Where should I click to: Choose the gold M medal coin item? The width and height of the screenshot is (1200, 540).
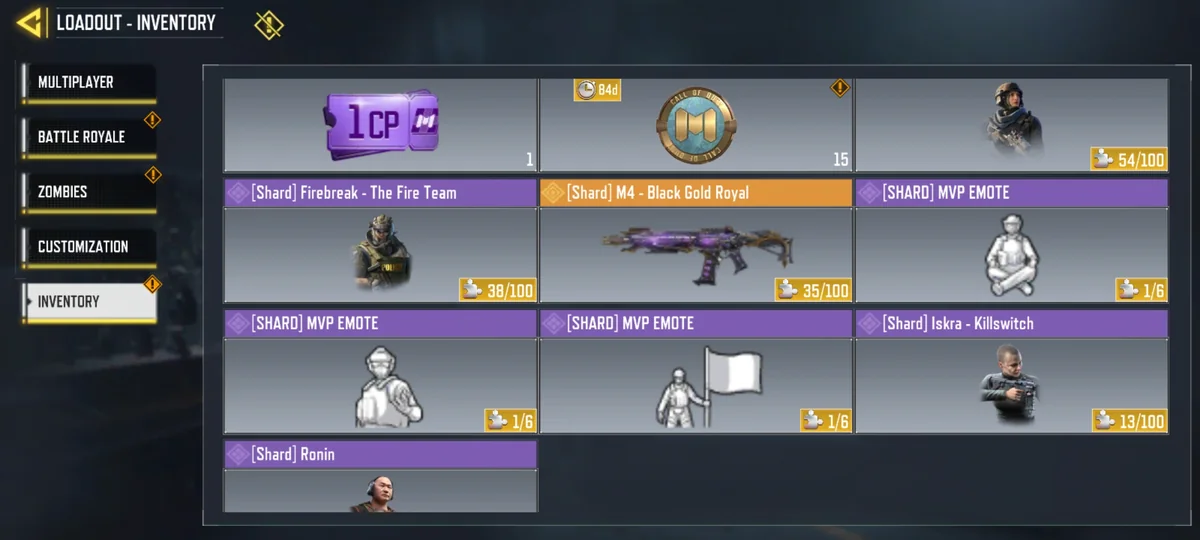[696, 125]
